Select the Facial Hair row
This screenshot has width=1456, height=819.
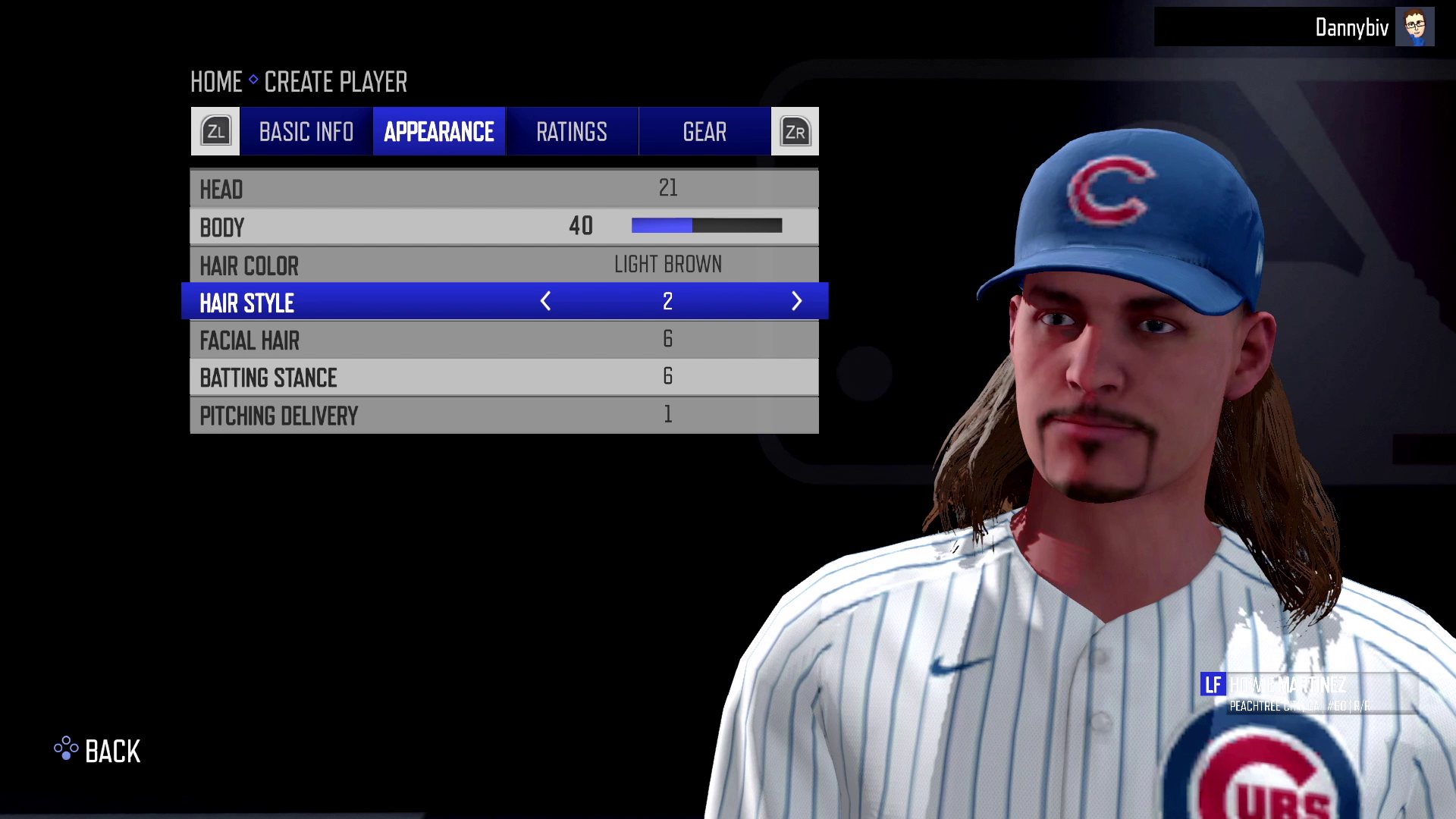504,339
